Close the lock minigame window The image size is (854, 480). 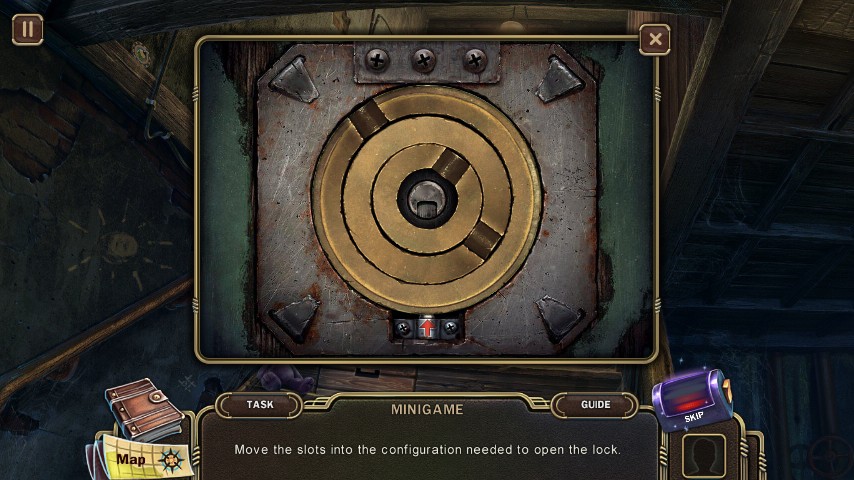click(655, 40)
